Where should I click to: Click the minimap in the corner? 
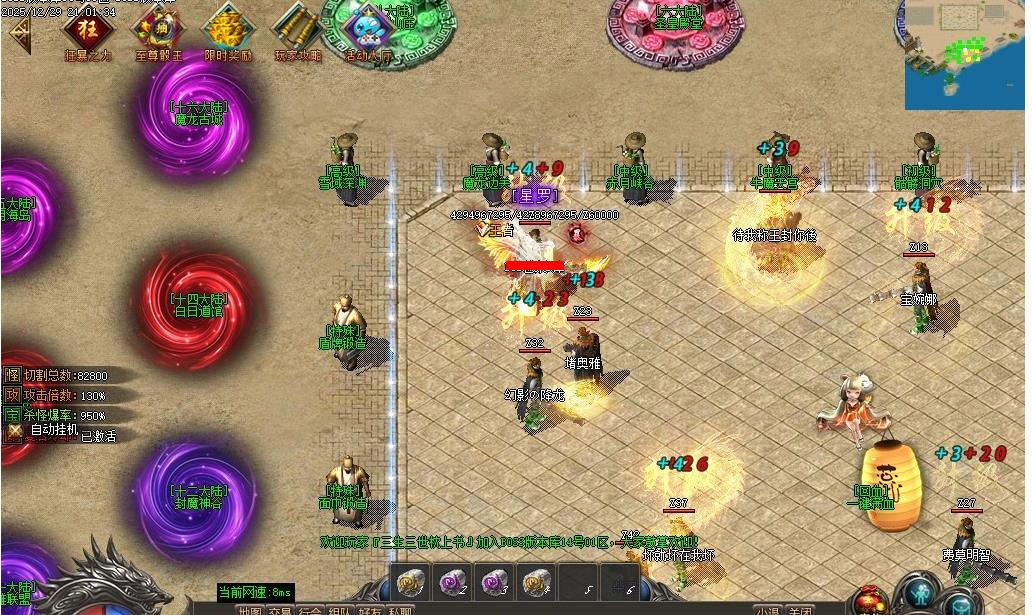(x=964, y=55)
